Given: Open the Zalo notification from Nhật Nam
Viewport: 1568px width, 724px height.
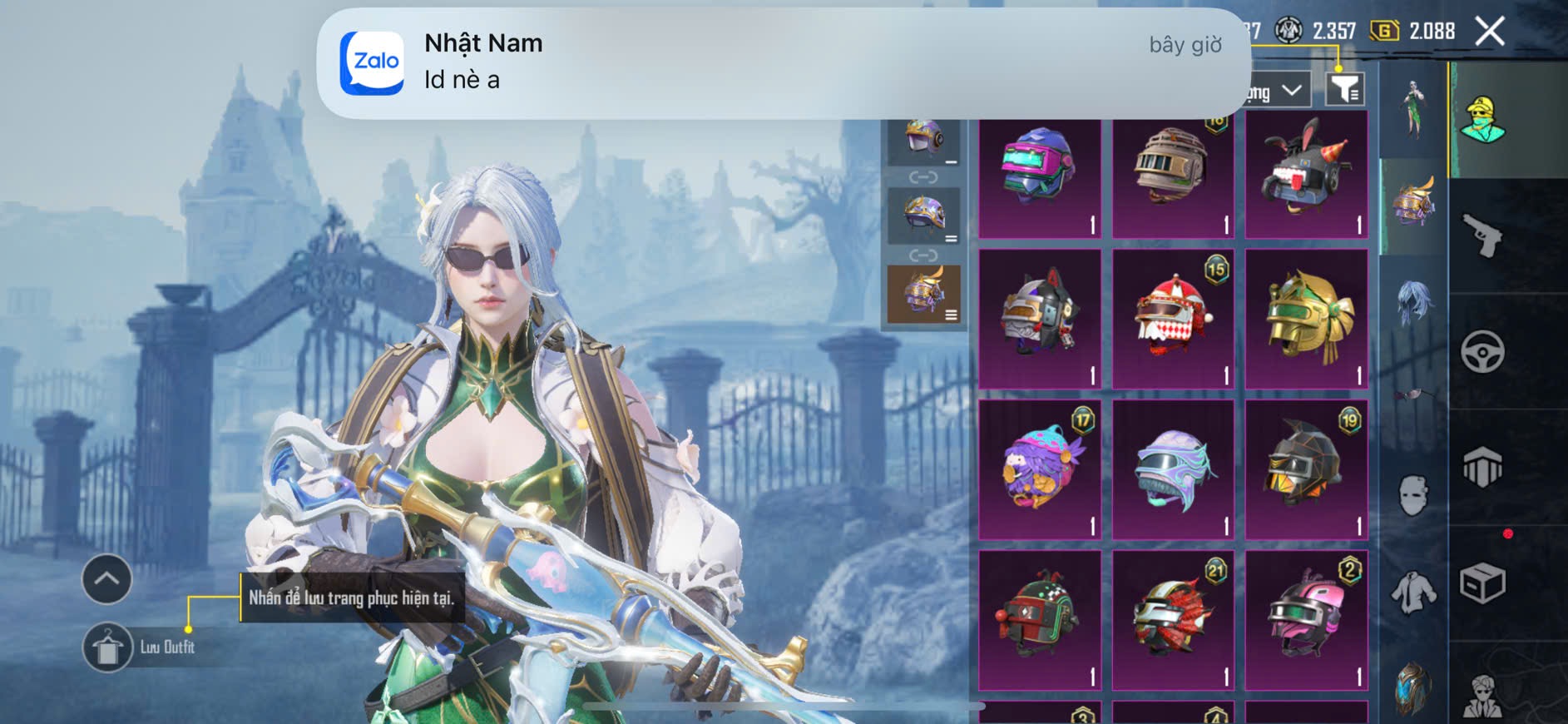Looking at the screenshot, I should (x=782, y=63).
